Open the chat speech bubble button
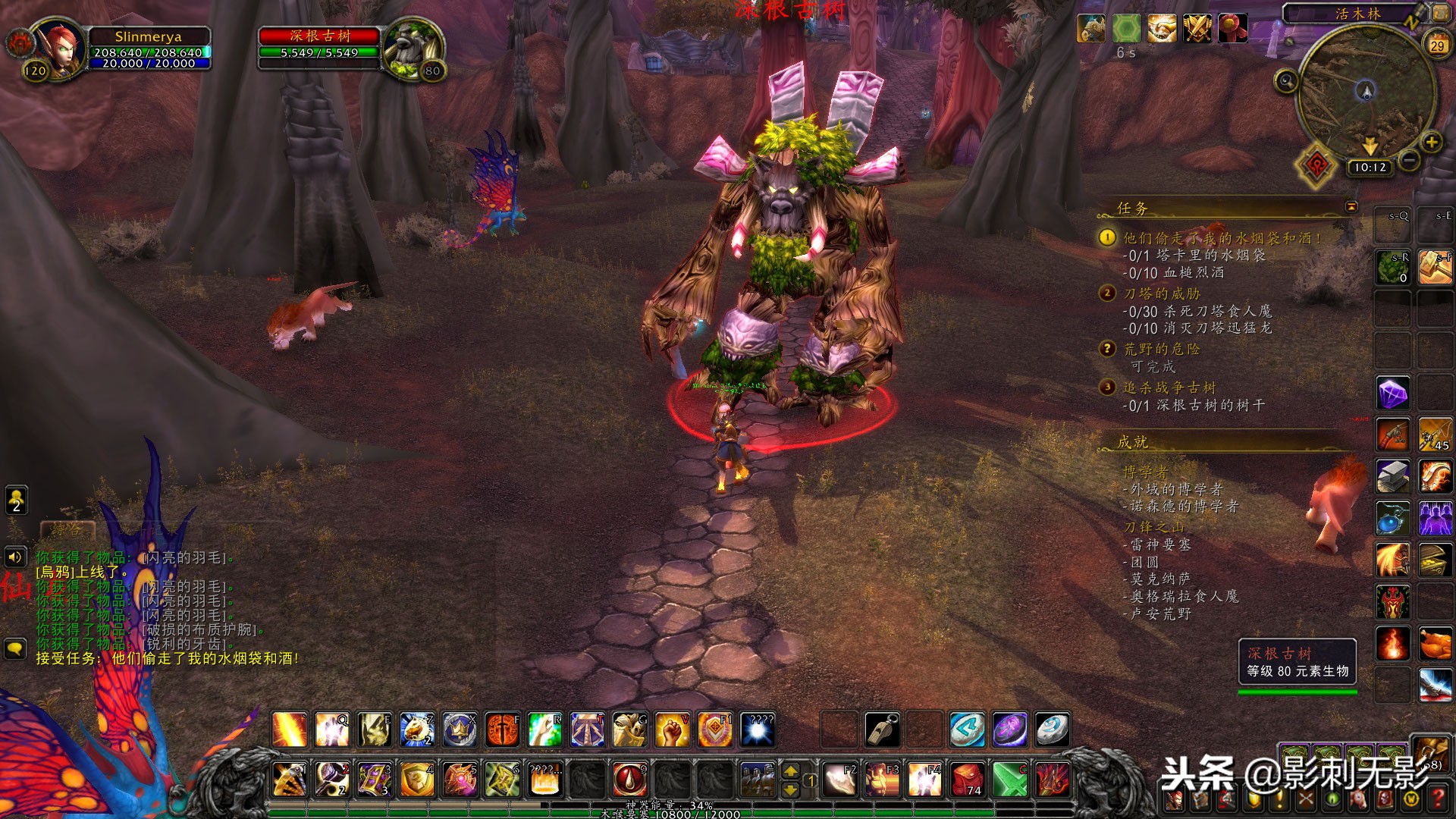The width and height of the screenshot is (1456, 819). pyautogui.click(x=15, y=648)
